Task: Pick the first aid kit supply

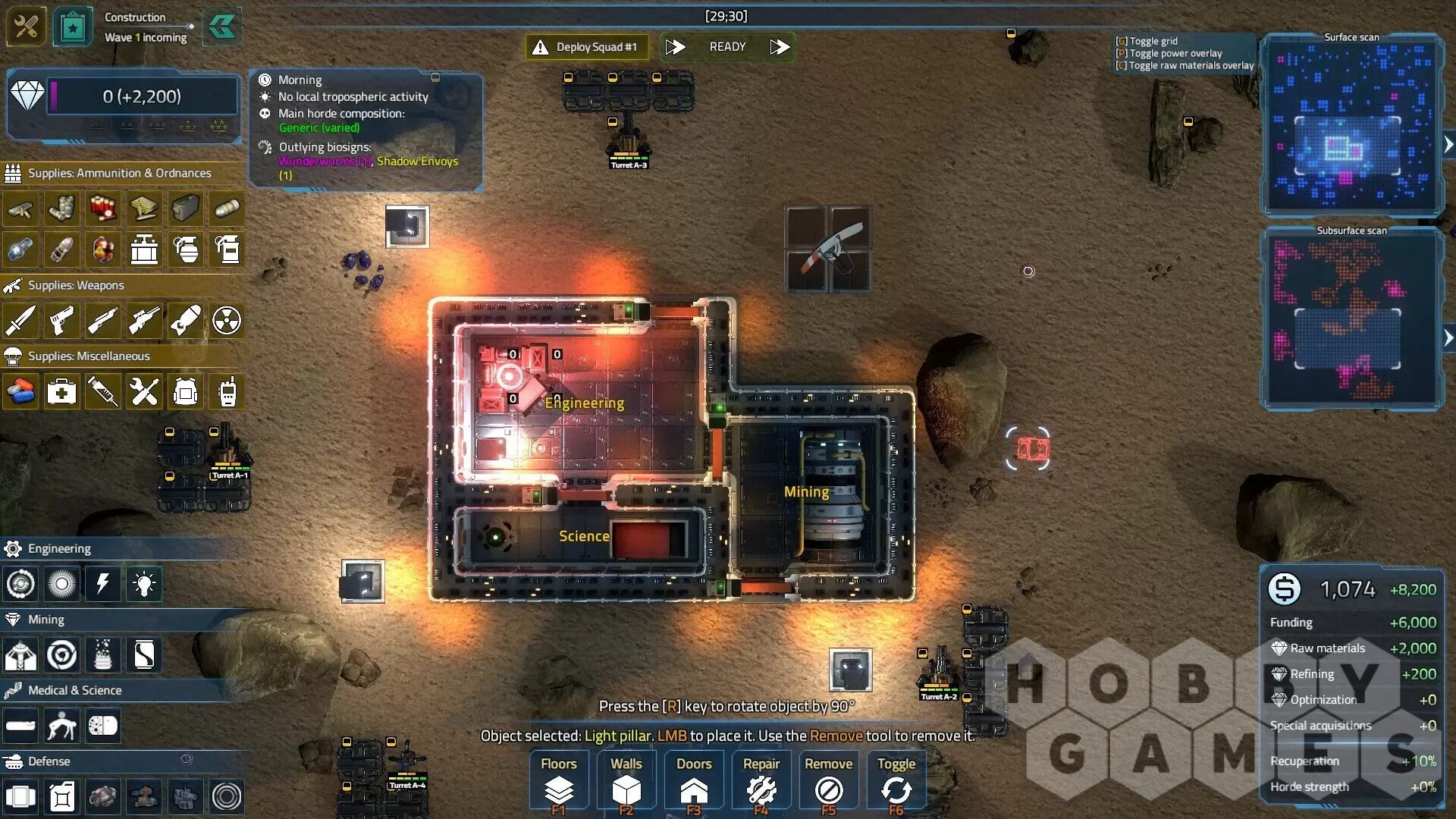Action: (61, 392)
